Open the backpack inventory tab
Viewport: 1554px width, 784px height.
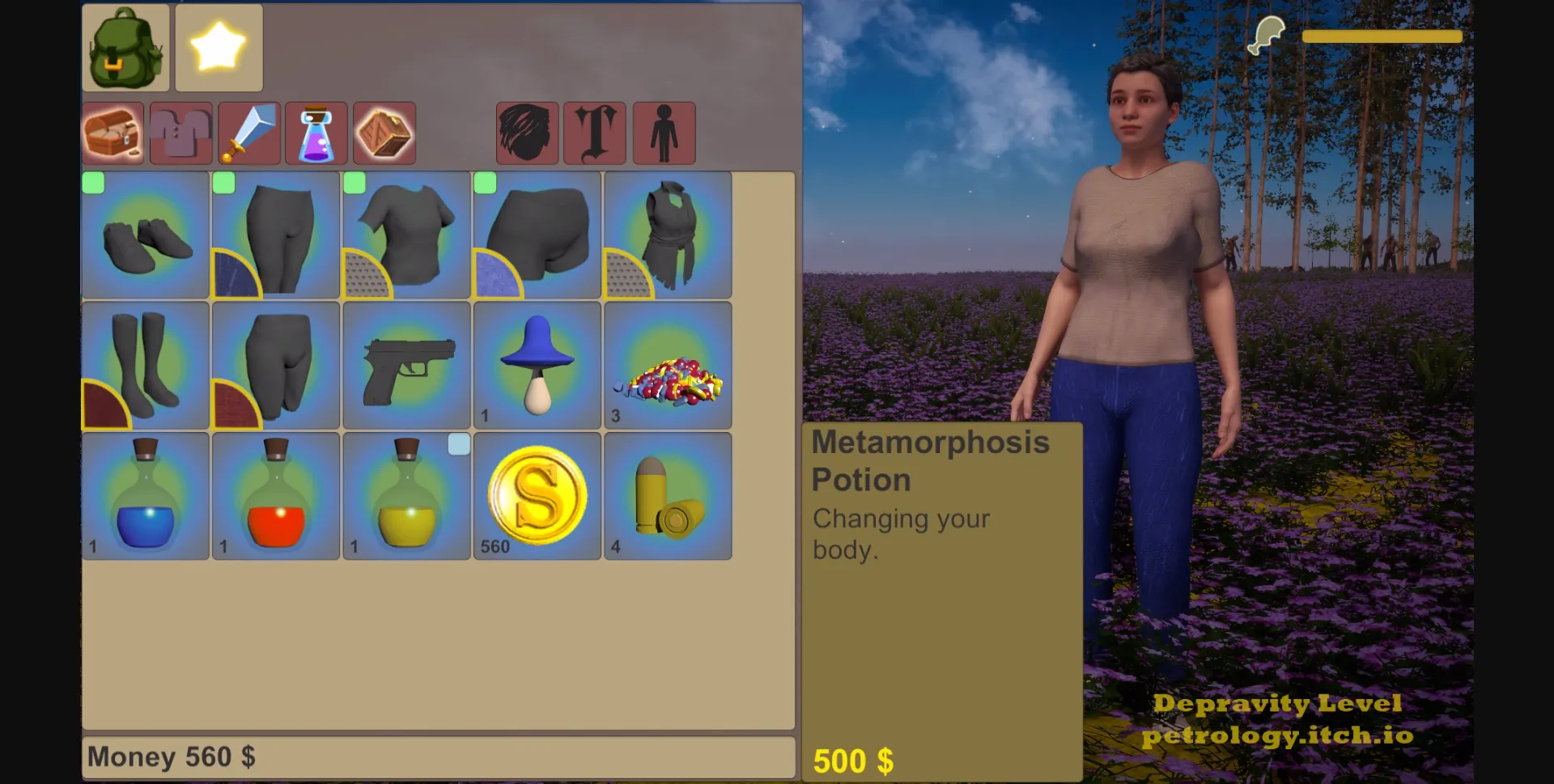(x=125, y=48)
